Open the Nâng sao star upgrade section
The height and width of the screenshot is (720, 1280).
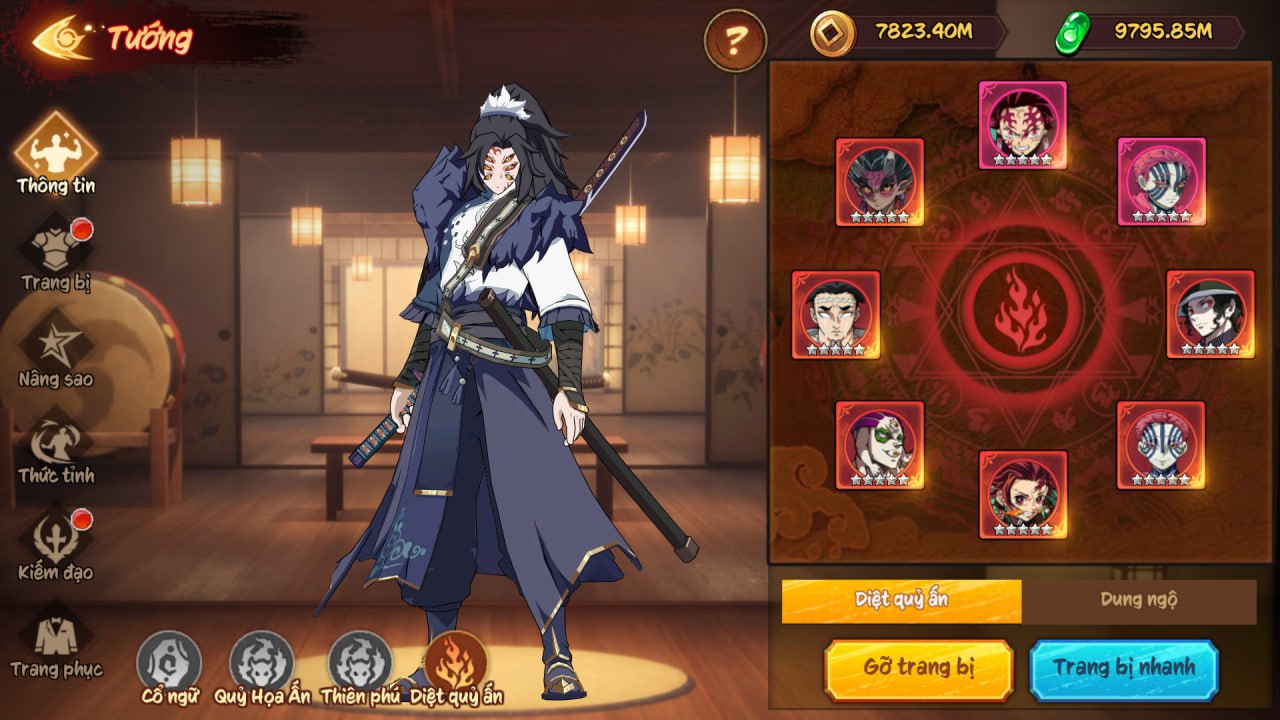(56, 349)
